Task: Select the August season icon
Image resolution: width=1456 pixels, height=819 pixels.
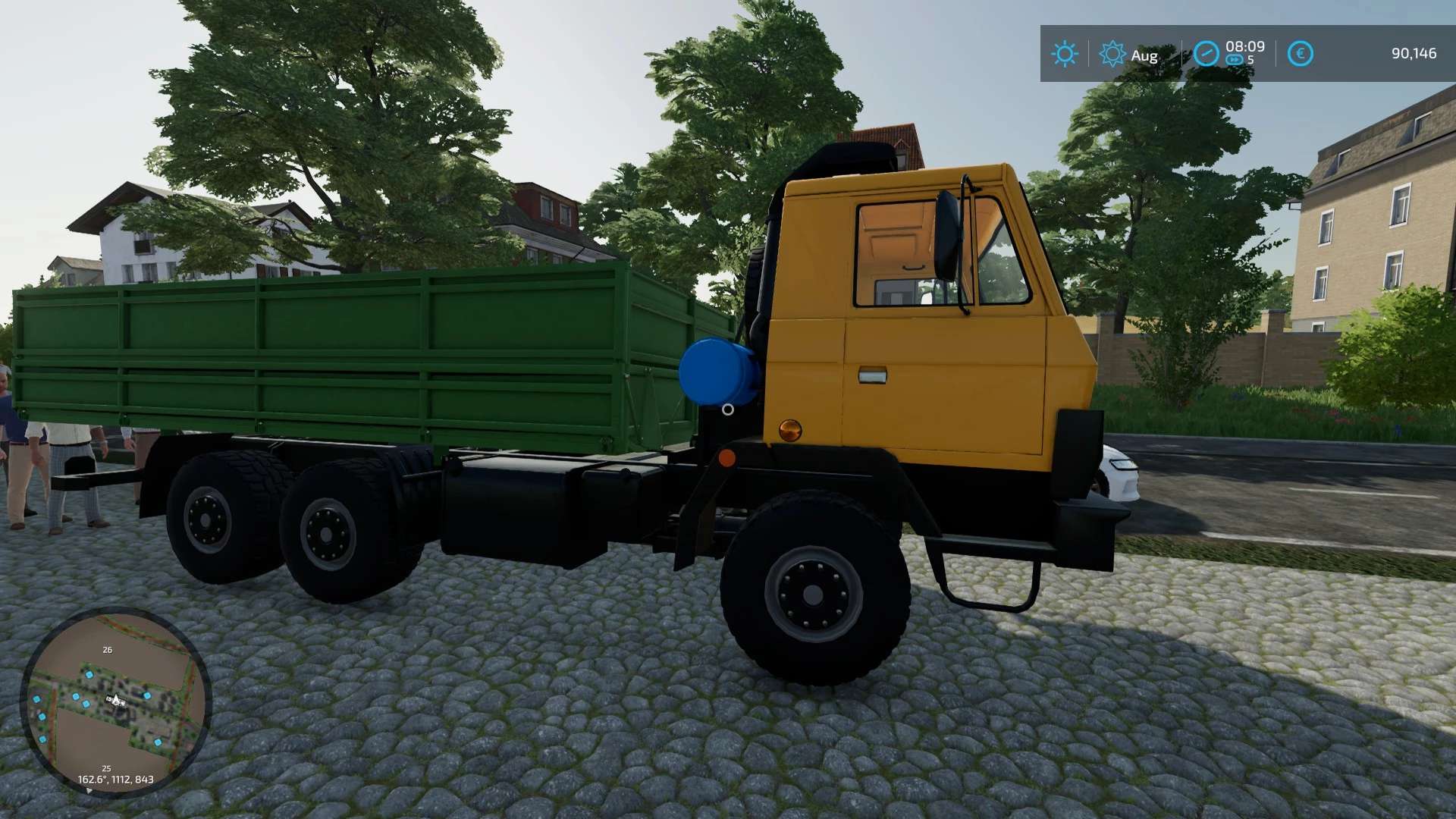Action: pos(1112,54)
